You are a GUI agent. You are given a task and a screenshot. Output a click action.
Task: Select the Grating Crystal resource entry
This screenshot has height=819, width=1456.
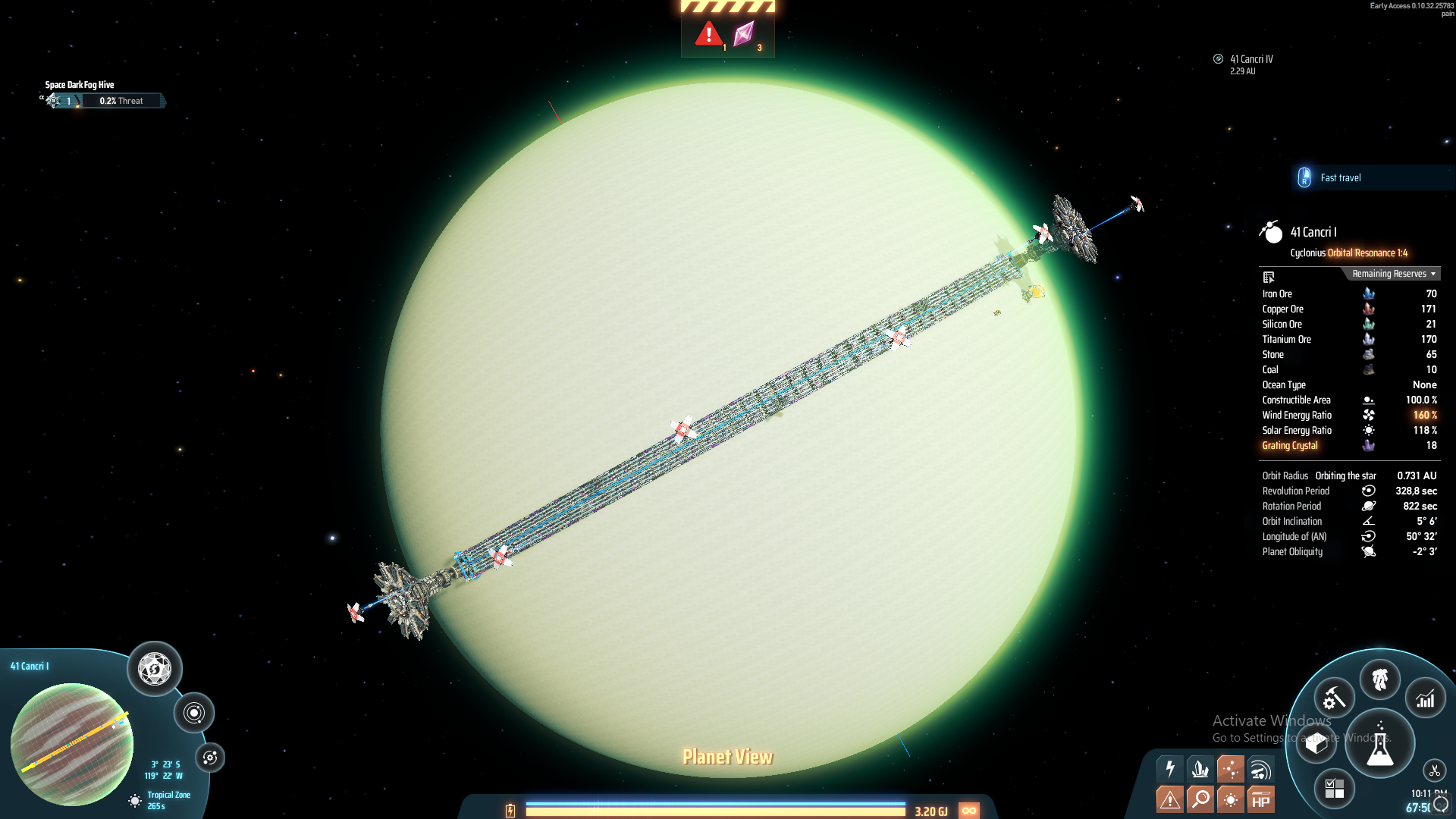click(x=1289, y=445)
